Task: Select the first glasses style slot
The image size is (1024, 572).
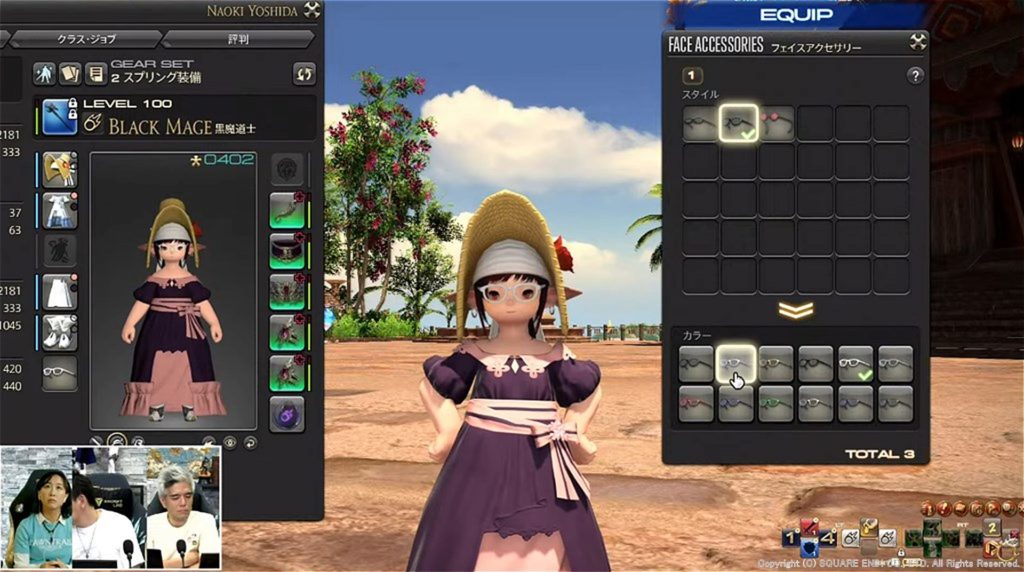Action: 701,124
